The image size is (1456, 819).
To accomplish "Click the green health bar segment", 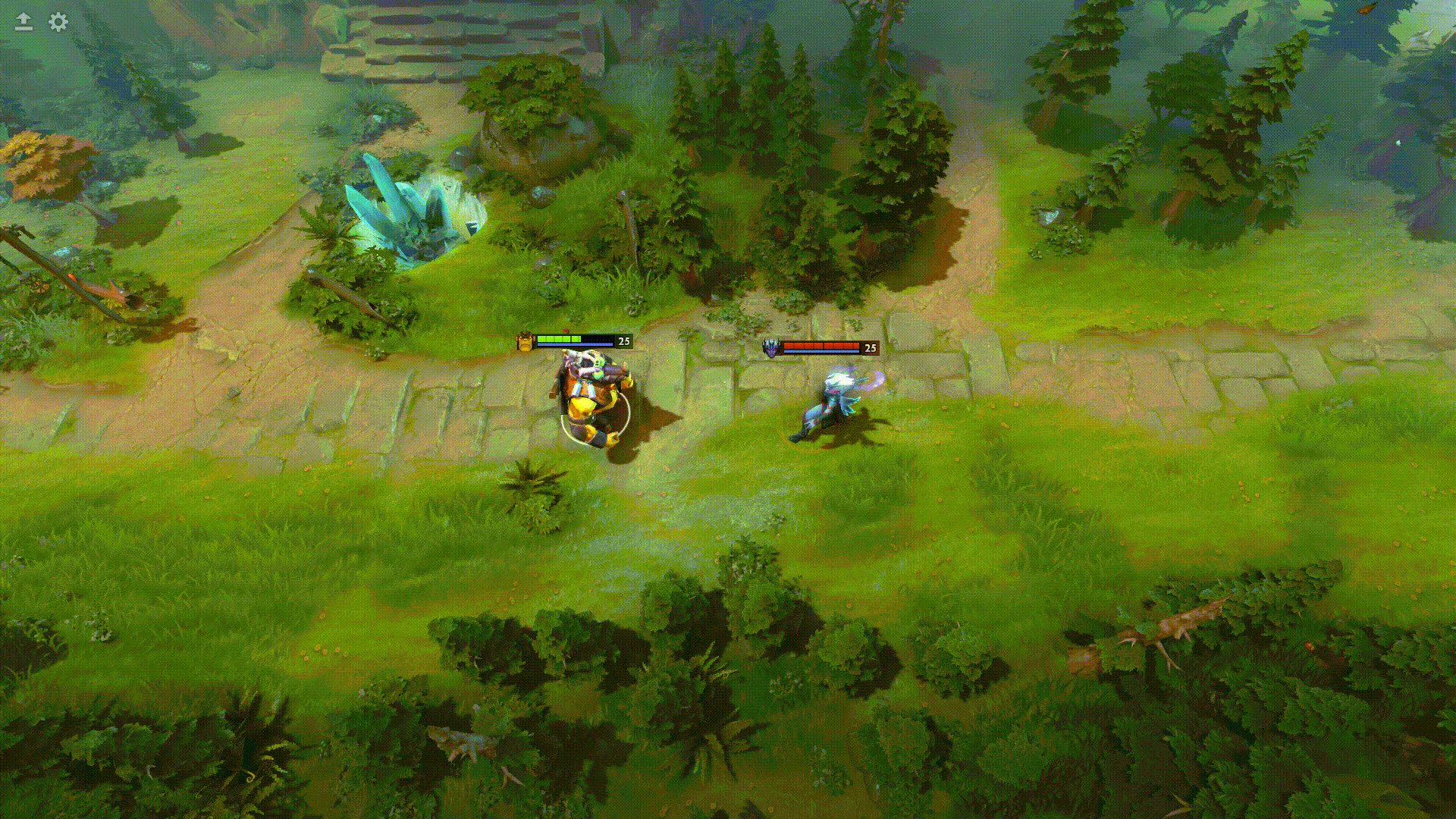I will point(561,339).
